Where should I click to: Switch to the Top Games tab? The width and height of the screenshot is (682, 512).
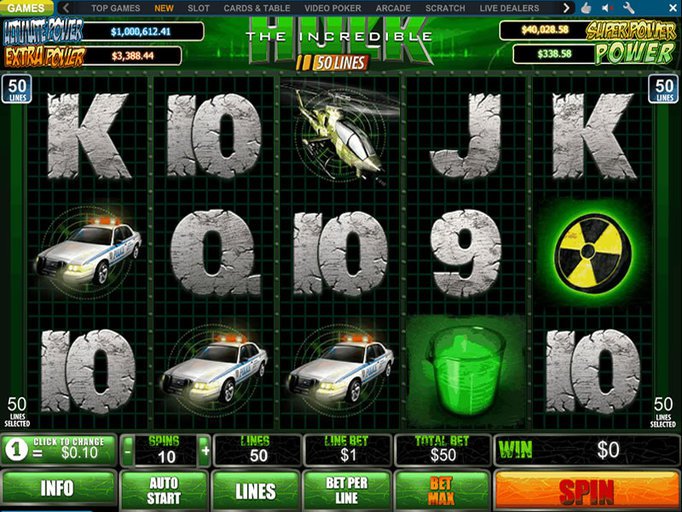tap(115, 8)
